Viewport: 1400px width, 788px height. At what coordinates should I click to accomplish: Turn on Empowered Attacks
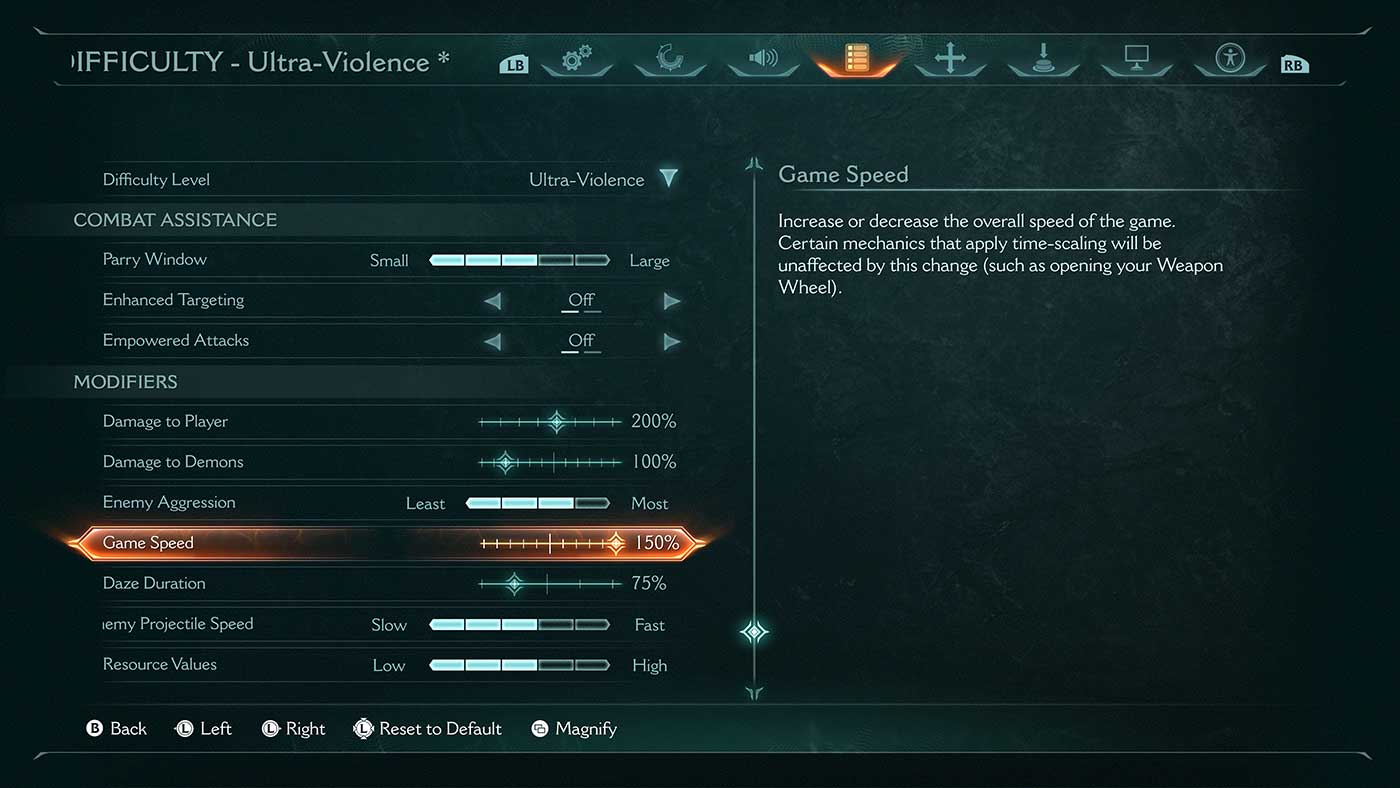[671, 341]
